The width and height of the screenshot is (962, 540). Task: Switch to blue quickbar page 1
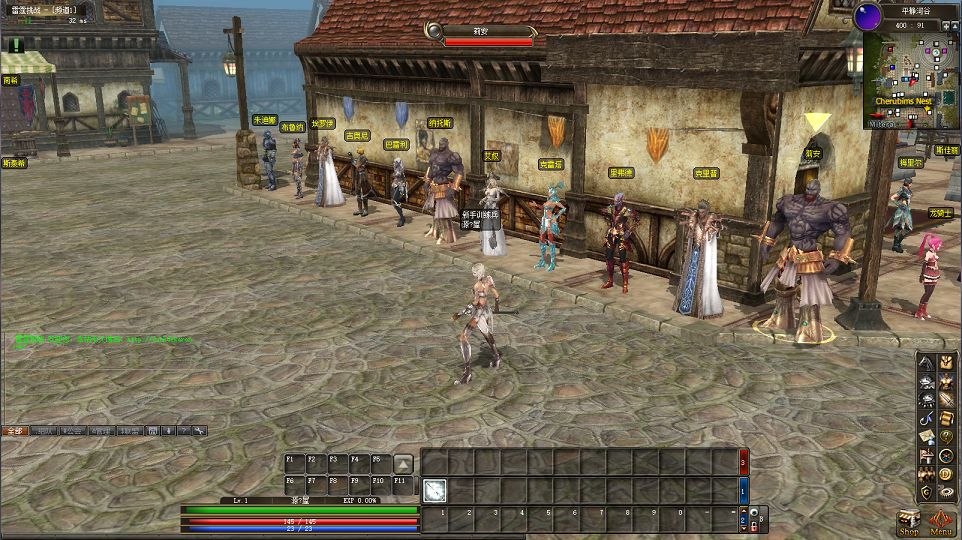coord(742,490)
